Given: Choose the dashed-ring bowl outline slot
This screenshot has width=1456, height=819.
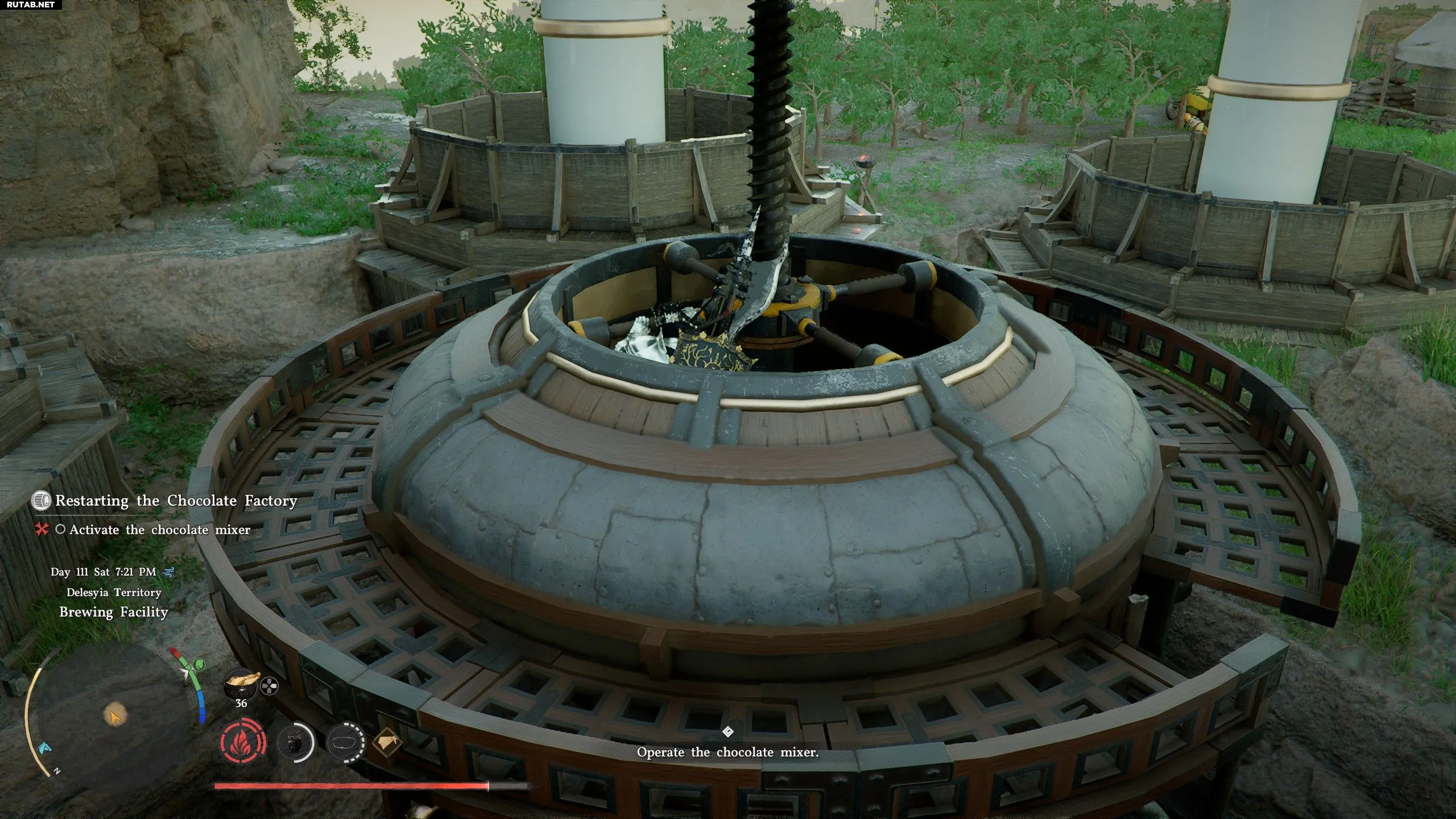Looking at the screenshot, I should click(x=346, y=743).
